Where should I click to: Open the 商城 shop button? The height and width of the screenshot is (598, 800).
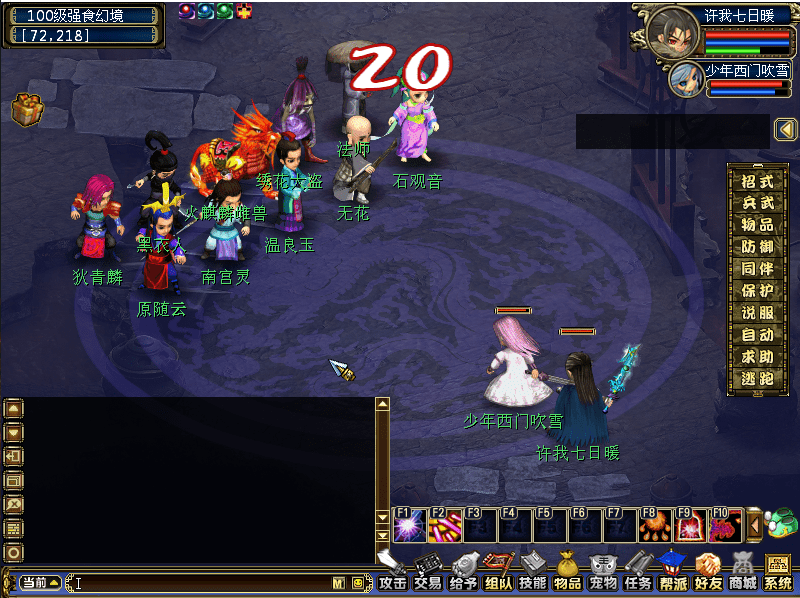(742, 571)
